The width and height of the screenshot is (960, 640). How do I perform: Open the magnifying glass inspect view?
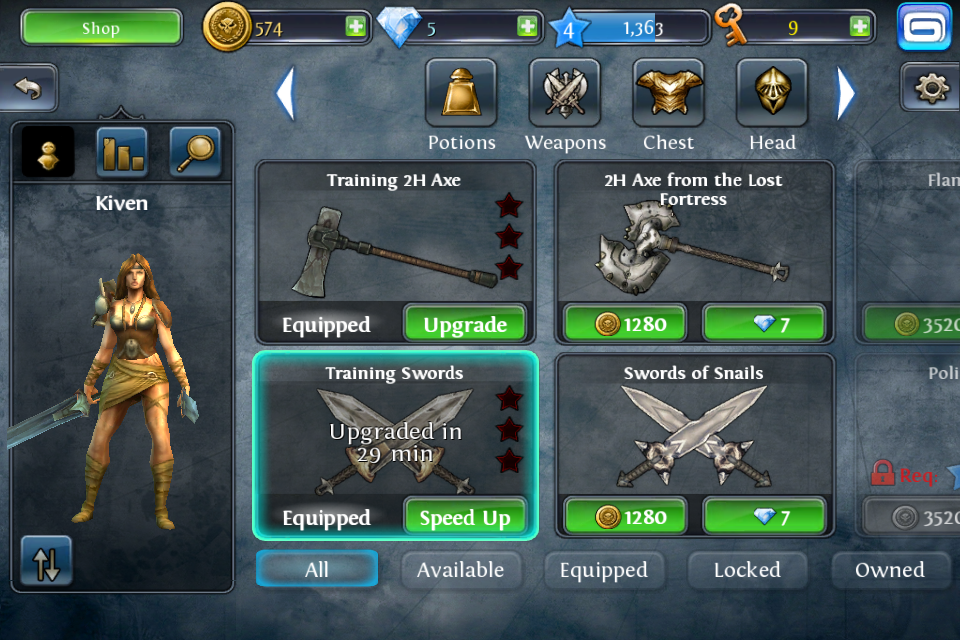click(x=195, y=152)
